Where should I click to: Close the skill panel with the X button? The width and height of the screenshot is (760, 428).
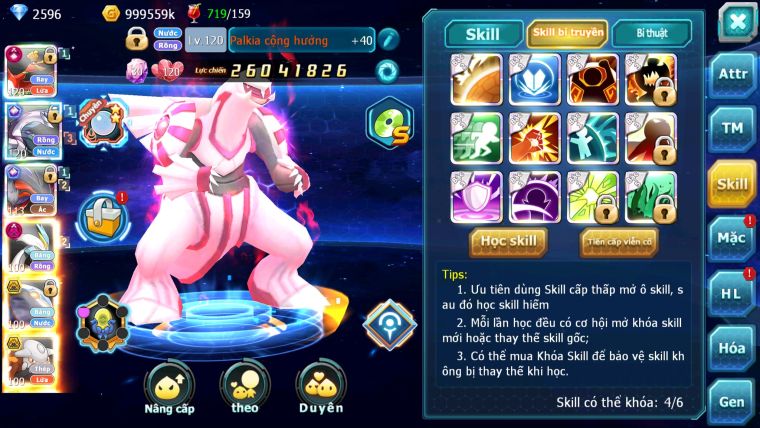(x=736, y=22)
